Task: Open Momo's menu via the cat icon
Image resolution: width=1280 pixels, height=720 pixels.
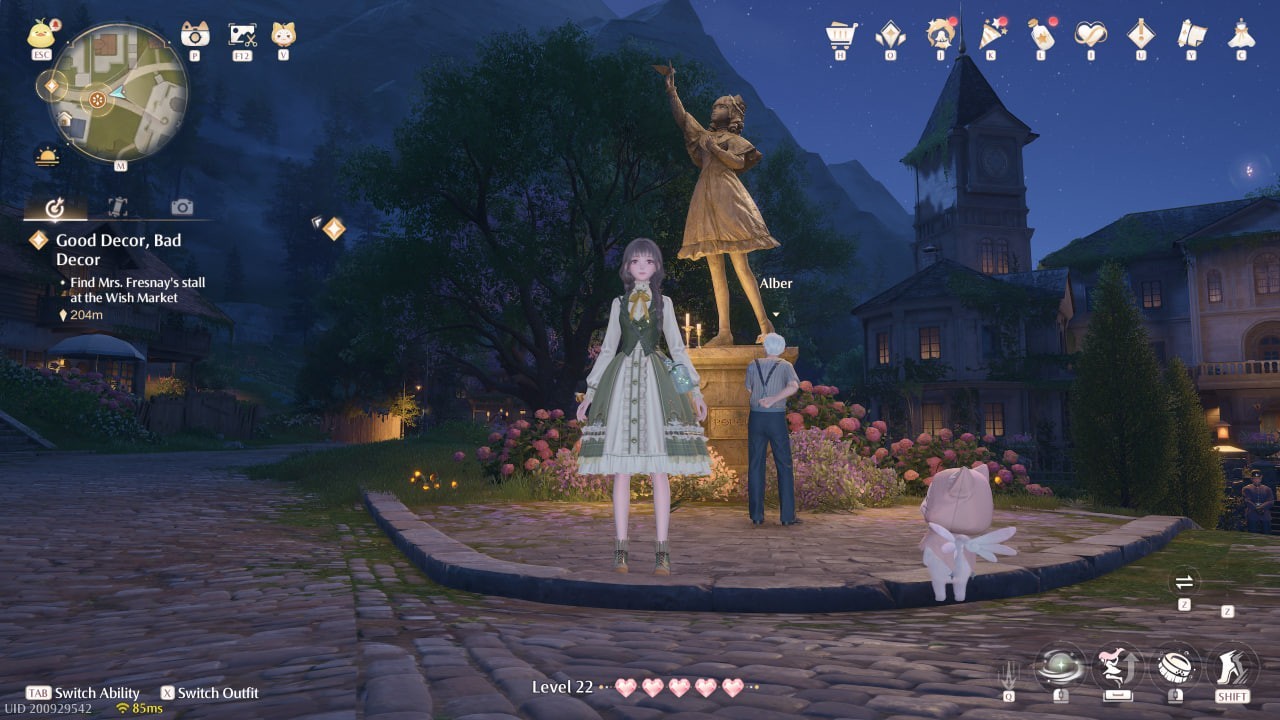Action: (x=282, y=35)
